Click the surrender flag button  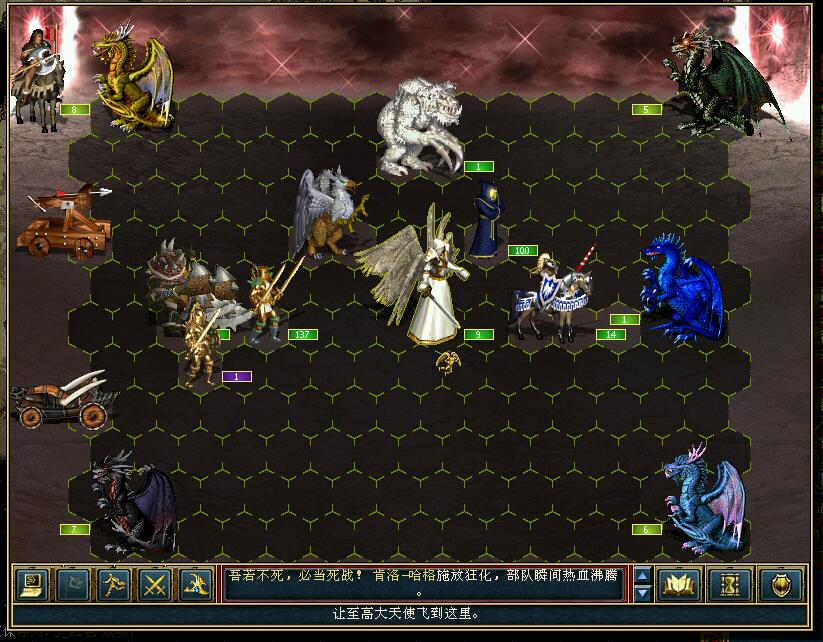[x=73, y=584]
